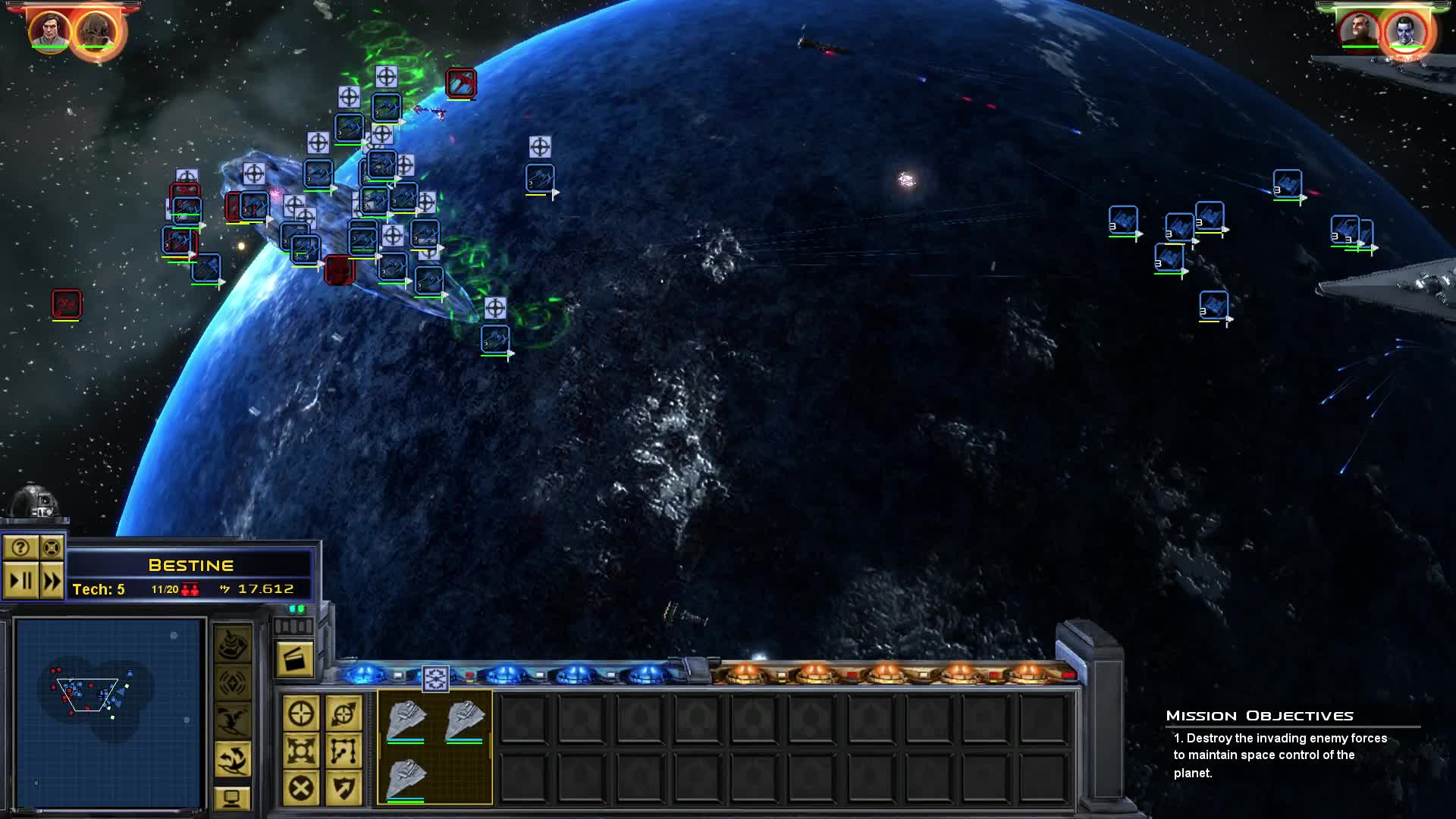Toggle the Imperial emblem tab above the unit roster
Image resolution: width=1456 pixels, height=819 pixels.
pos(436,679)
